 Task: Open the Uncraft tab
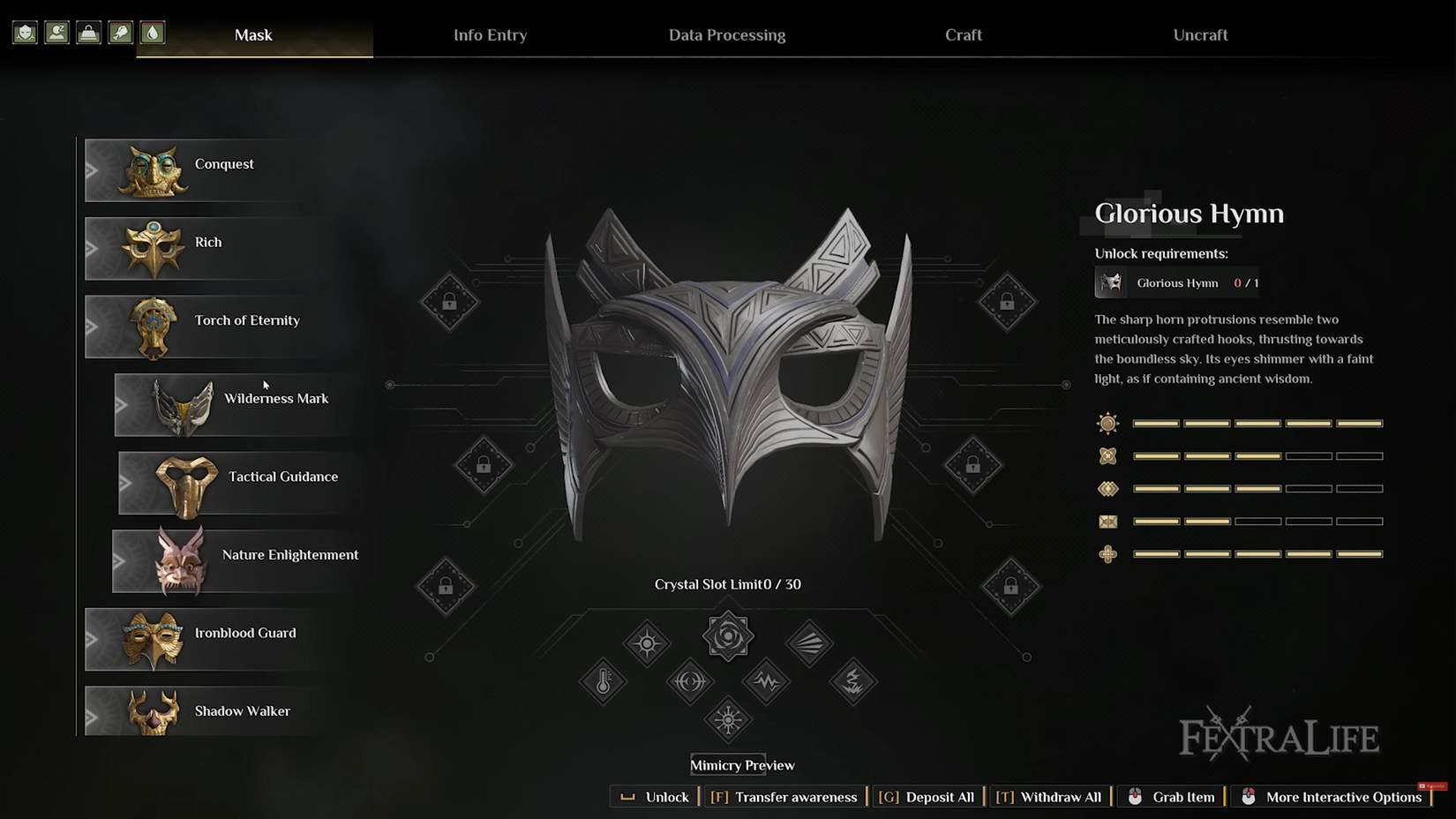[1200, 35]
